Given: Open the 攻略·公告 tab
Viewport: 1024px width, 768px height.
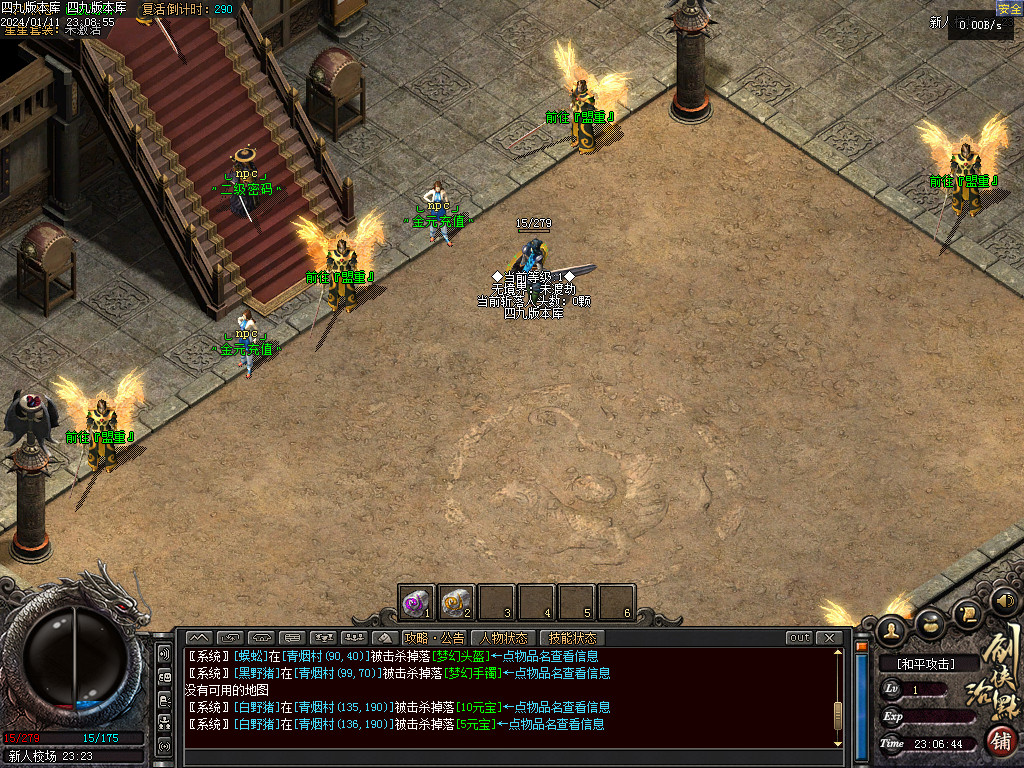Looking at the screenshot, I should tap(435, 638).
